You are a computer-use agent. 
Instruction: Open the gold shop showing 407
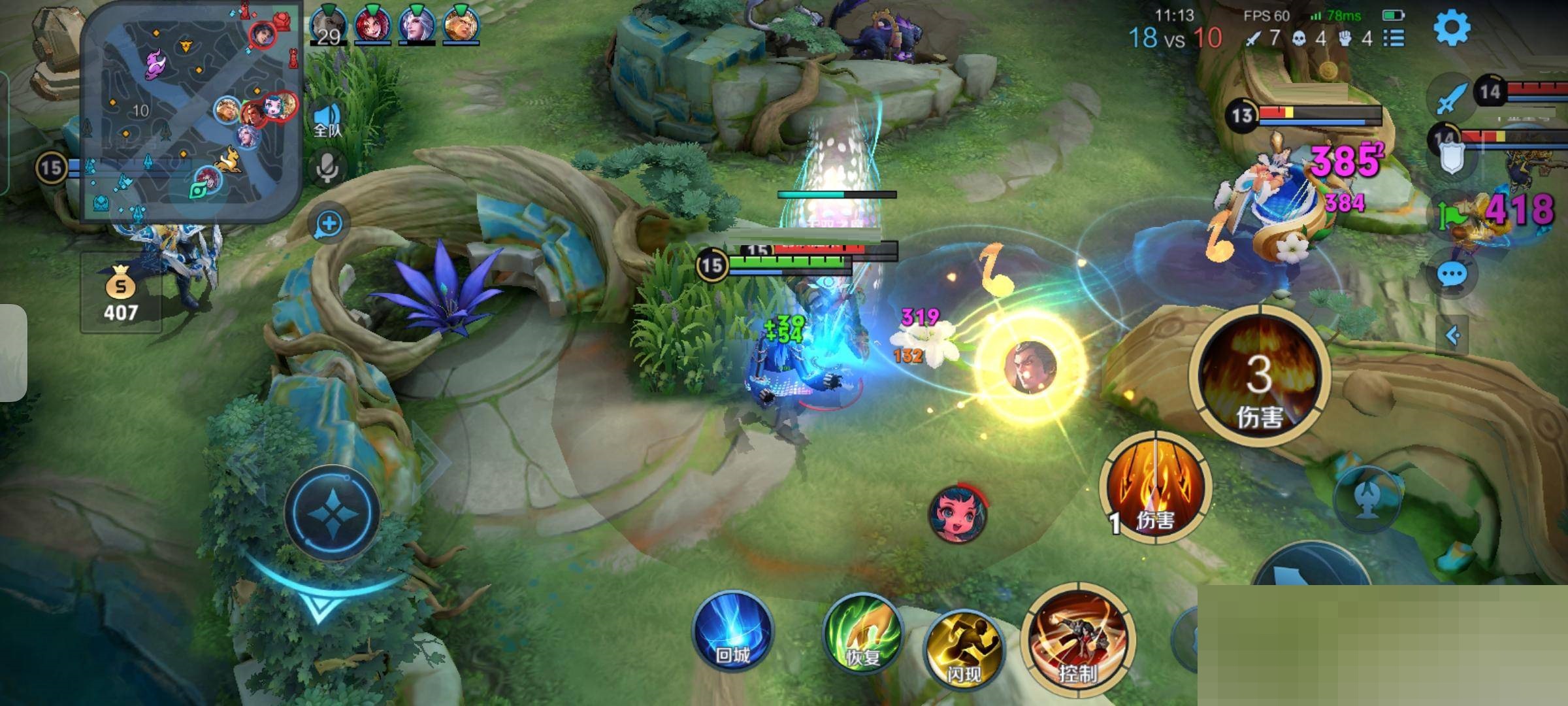pos(121,294)
